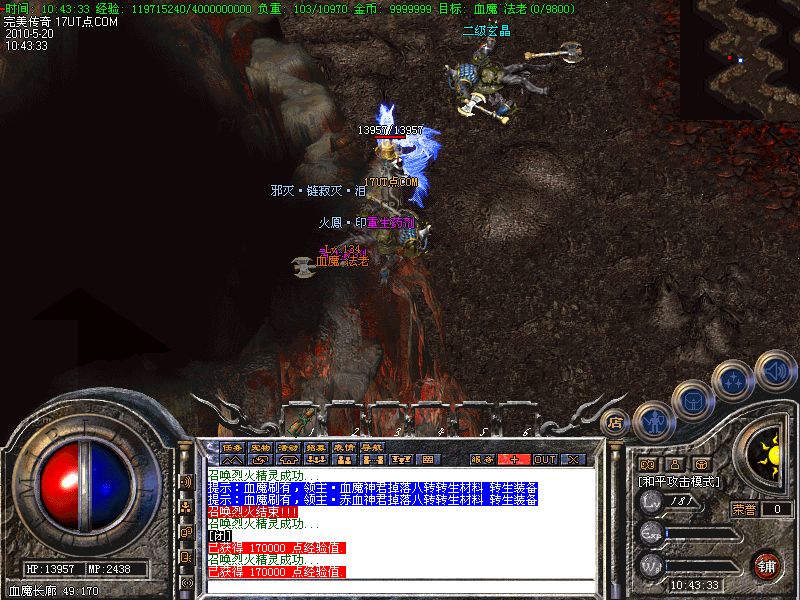Screen dimensions: 800x600
Task: Click the red plus button
Action: 514,460
